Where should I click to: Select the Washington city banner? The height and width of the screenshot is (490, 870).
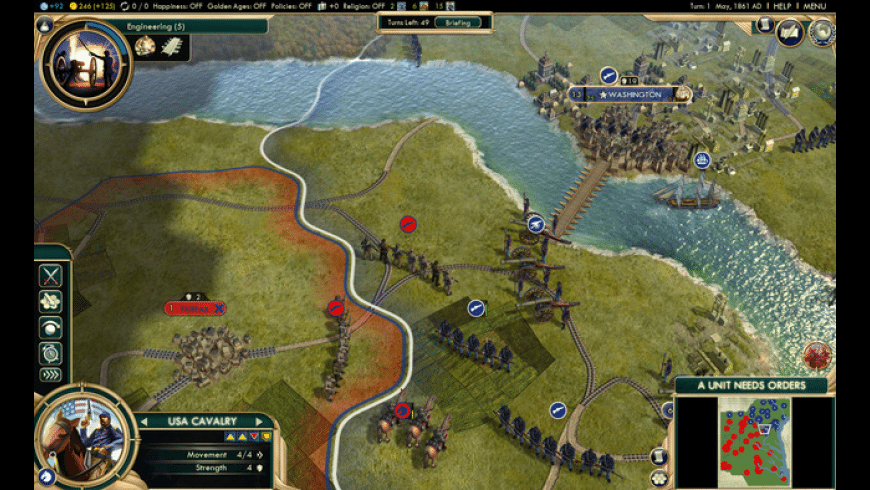(633, 94)
